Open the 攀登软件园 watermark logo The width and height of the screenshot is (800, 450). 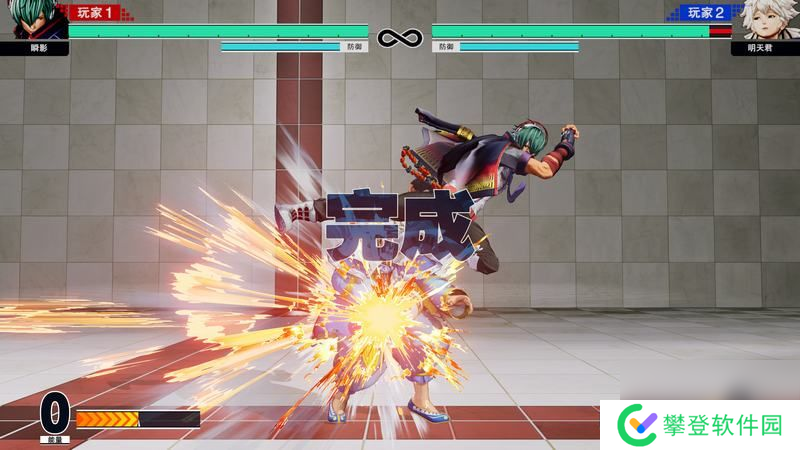click(x=635, y=424)
